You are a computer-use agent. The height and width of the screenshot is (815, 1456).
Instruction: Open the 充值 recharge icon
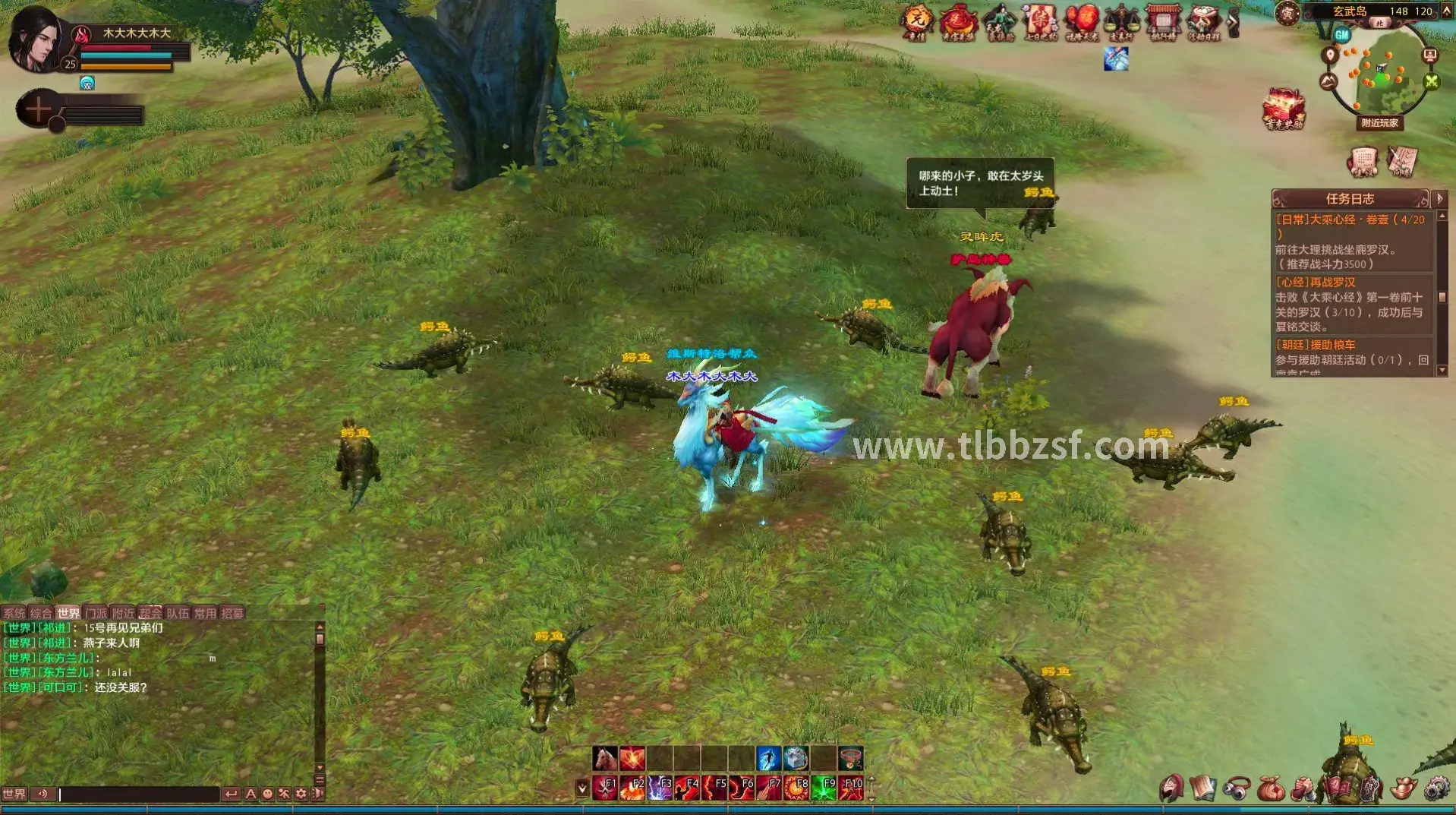click(x=918, y=21)
